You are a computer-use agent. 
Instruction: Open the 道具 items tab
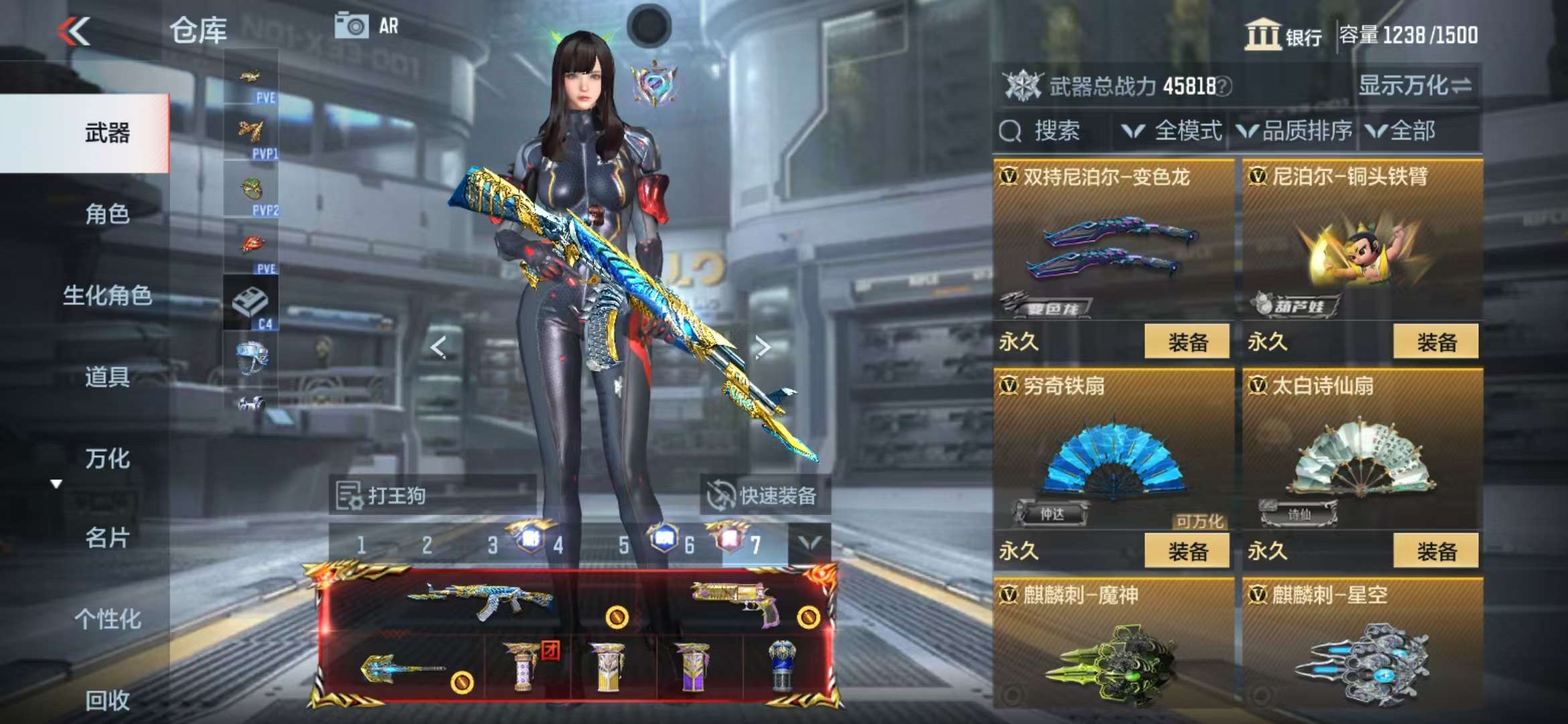[x=107, y=377]
